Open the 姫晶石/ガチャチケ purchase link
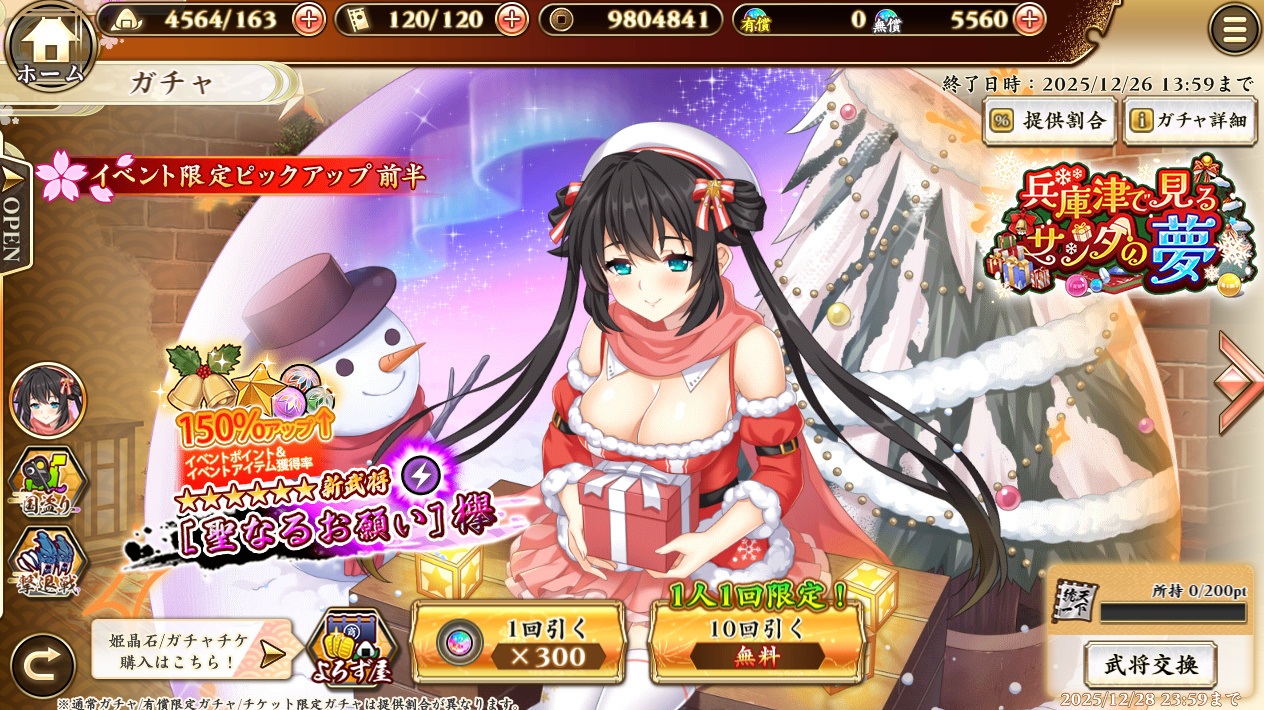This screenshot has height=710, width=1264. (x=190, y=650)
